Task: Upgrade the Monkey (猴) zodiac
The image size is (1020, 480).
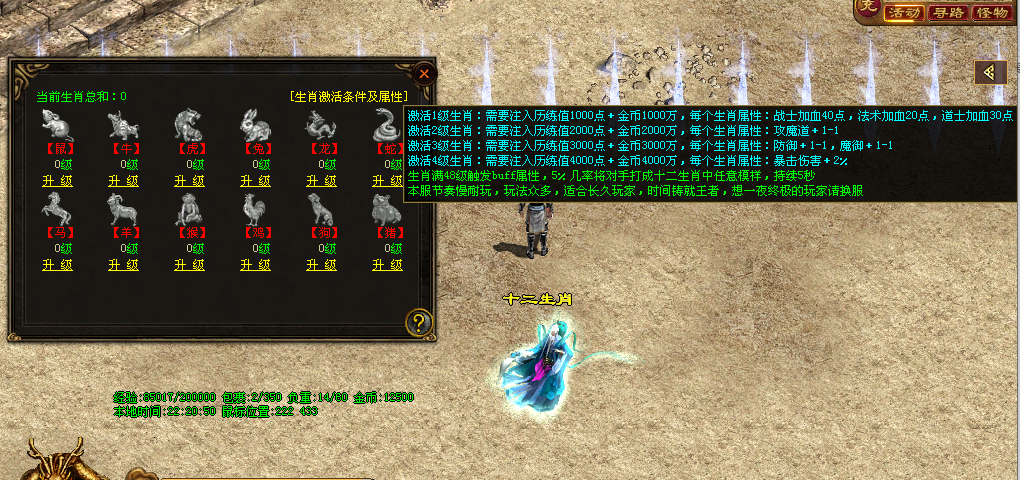Action: pyautogui.click(x=189, y=265)
